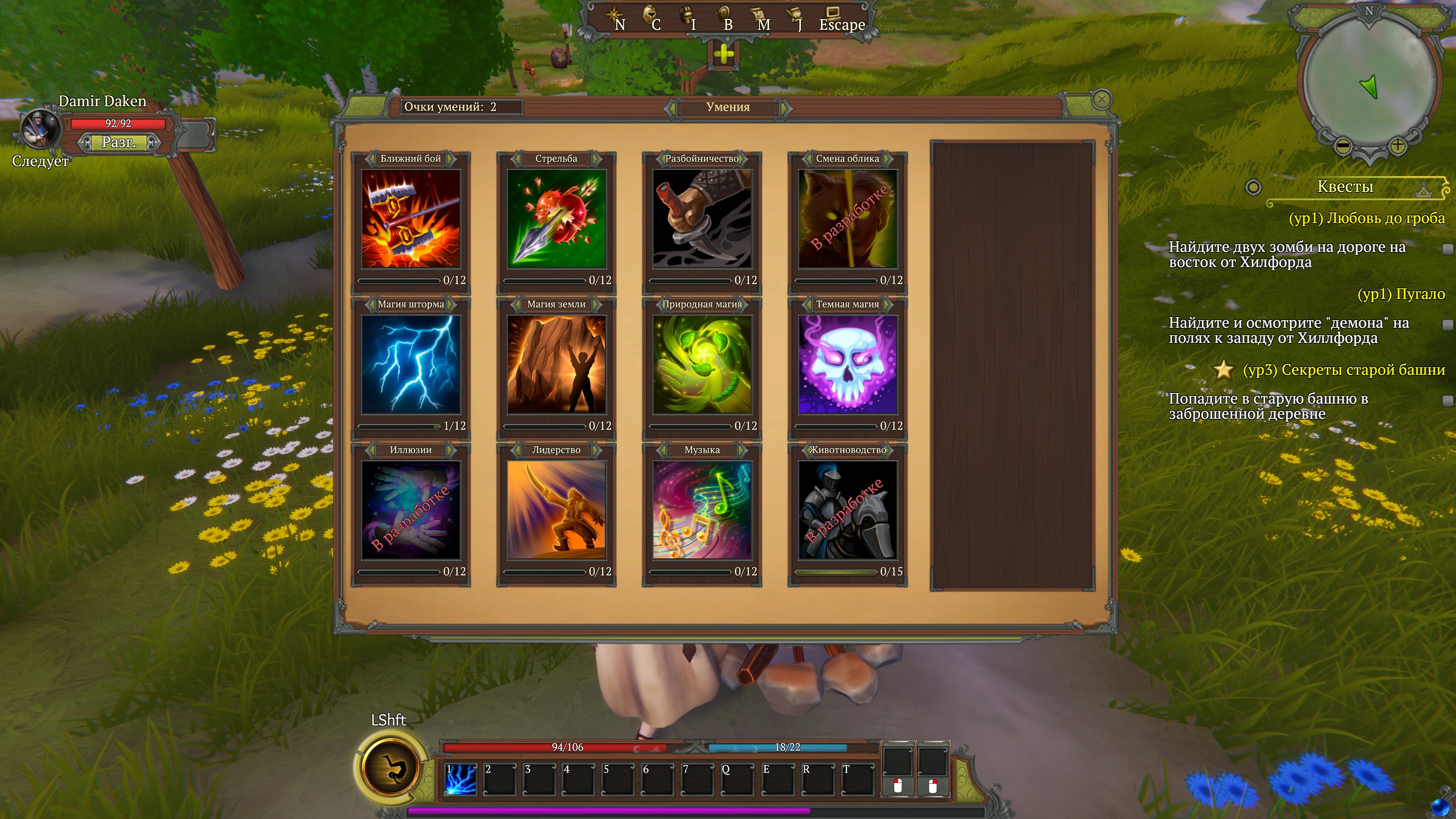Viewport: 1456px width, 819px height.
Task: Open the yellow plus button under toolbar
Action: [x=724, y=55]
